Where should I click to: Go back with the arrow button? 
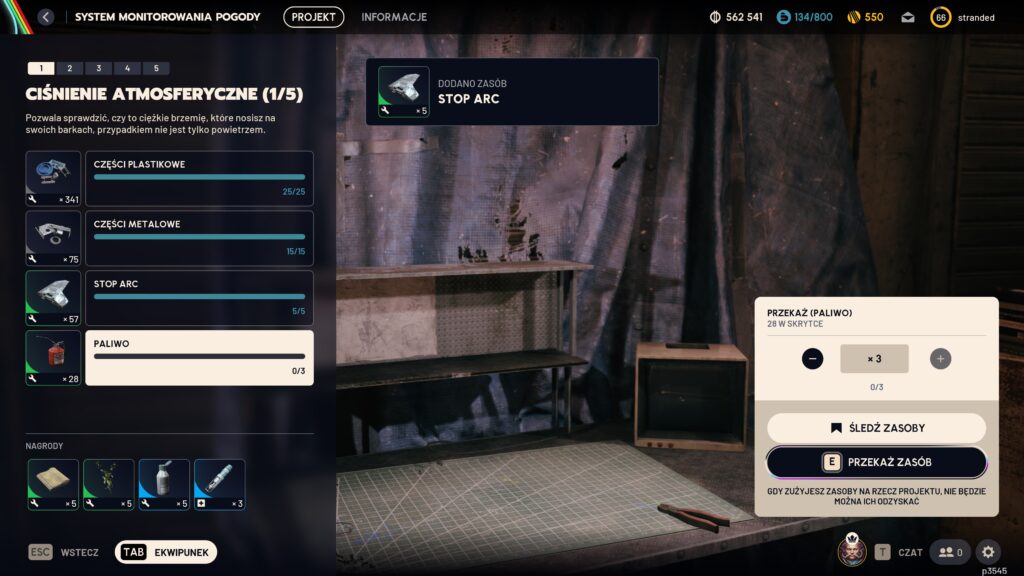pos(46,17)
